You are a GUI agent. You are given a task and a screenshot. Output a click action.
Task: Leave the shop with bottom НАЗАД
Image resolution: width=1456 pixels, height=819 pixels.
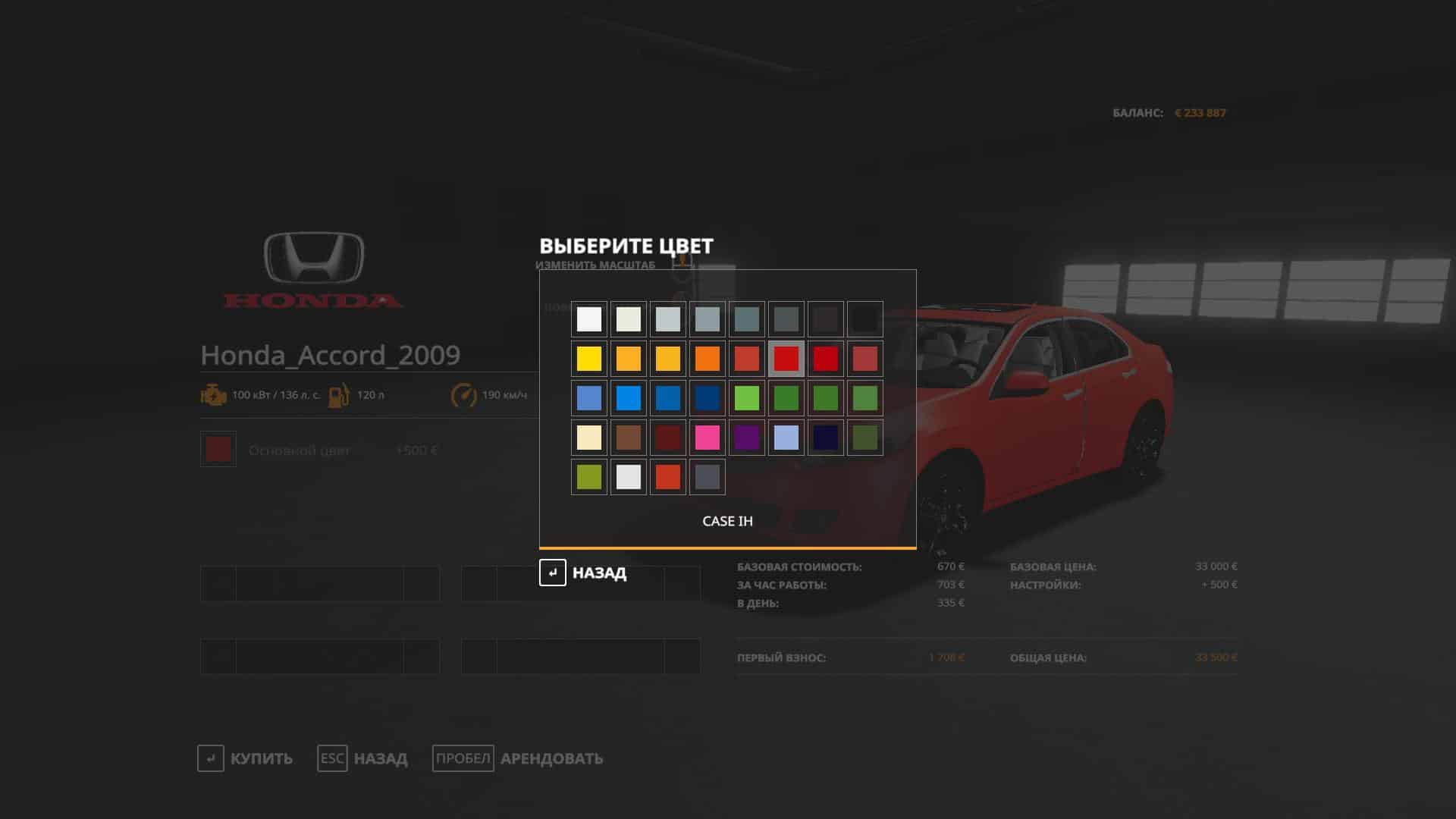362,758
